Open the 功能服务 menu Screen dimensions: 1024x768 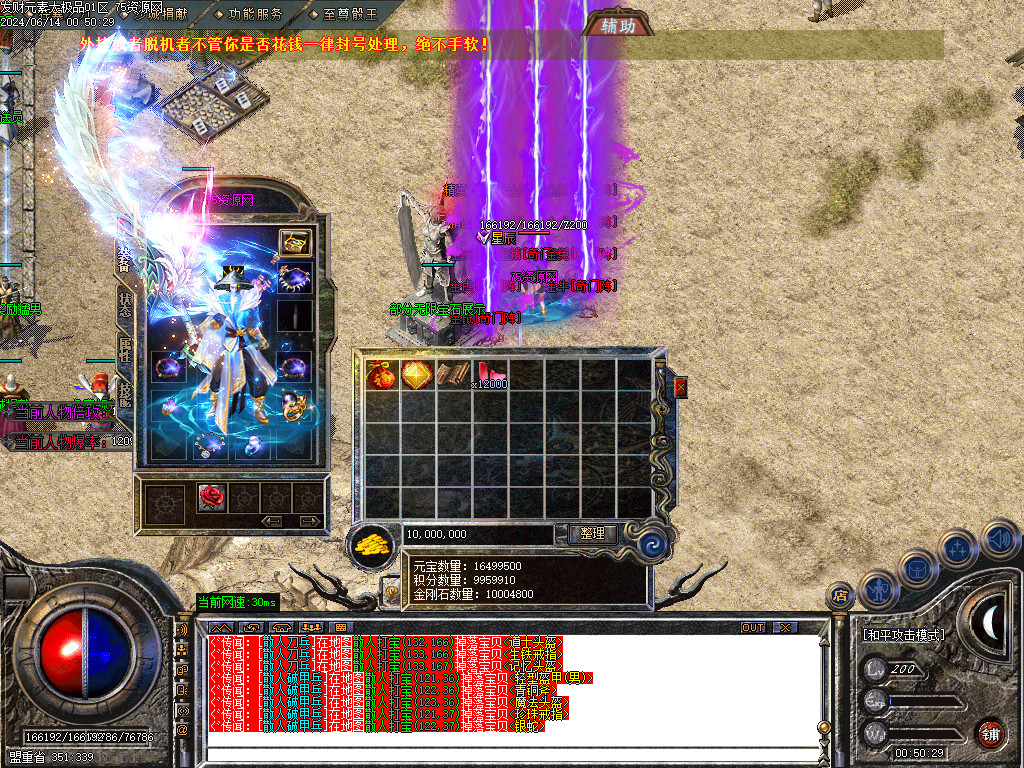(248, 14)
